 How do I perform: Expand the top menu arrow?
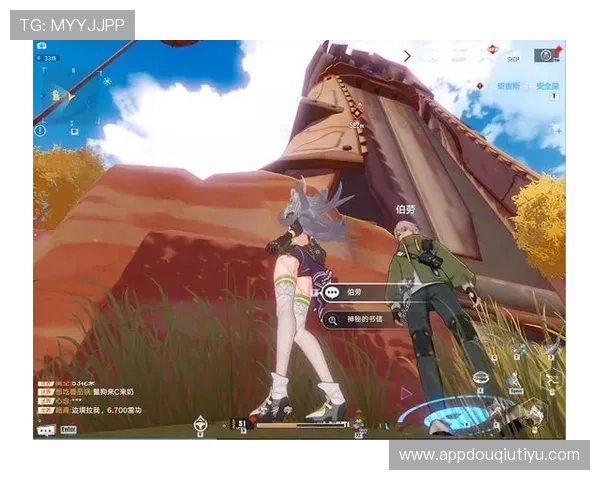(x=407, y=56)
